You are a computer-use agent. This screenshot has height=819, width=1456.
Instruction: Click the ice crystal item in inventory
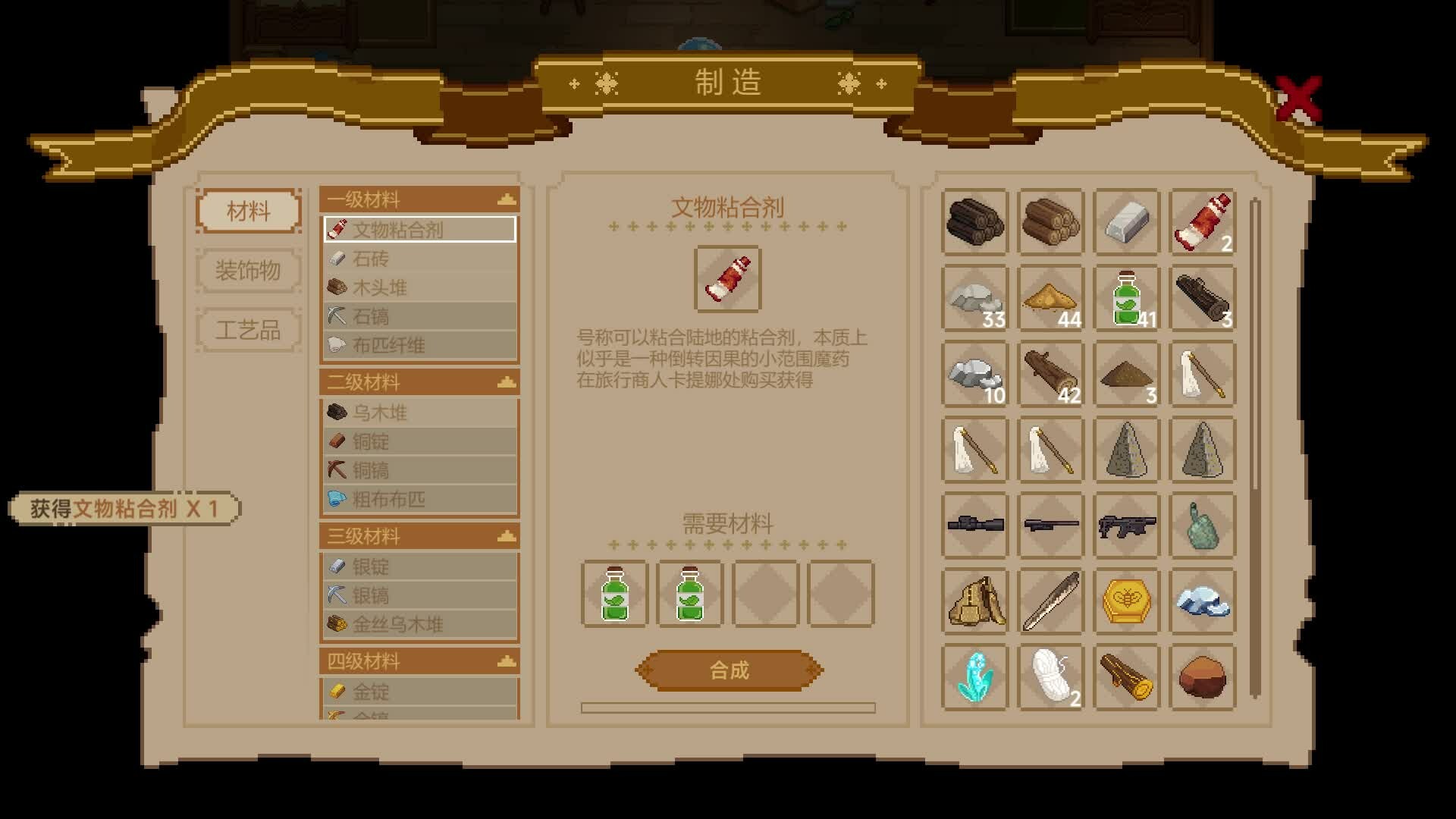click(x=1203, y=601)
